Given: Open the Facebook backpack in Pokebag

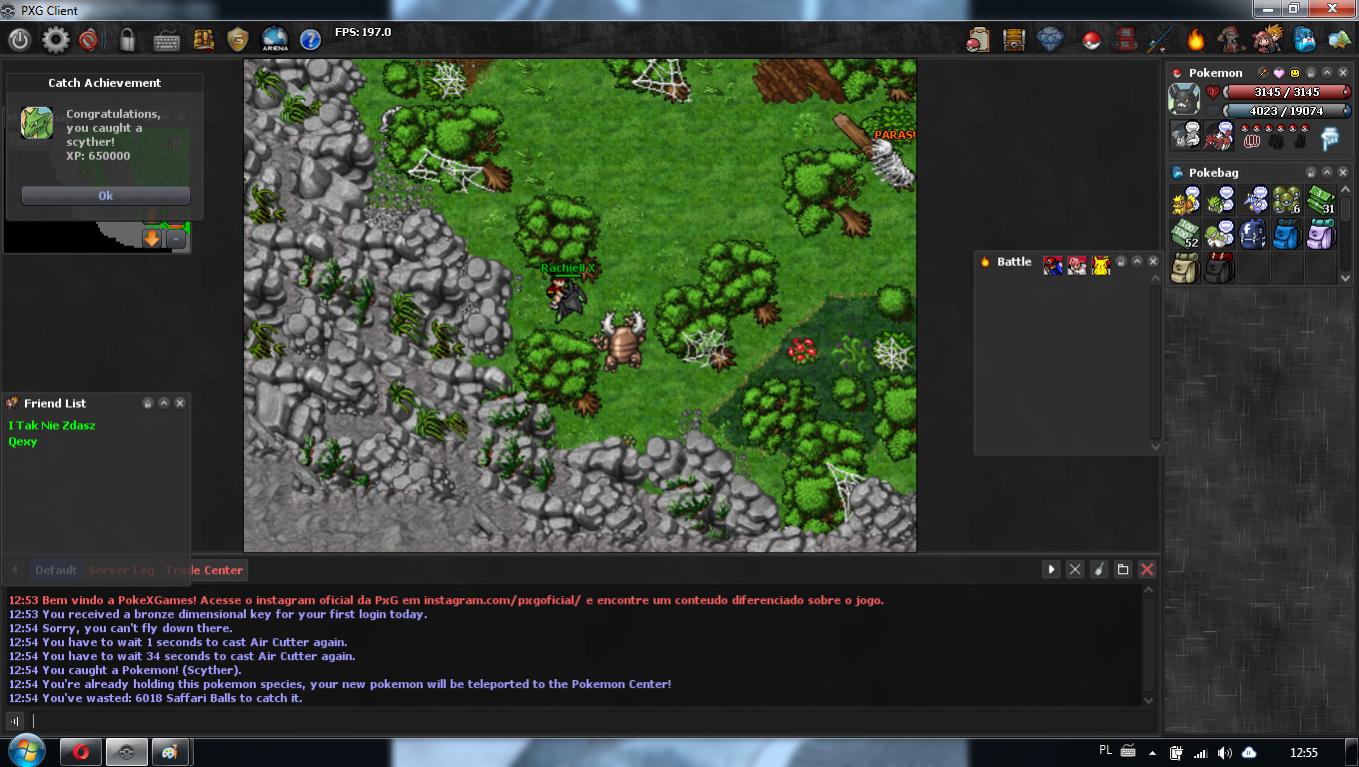Looking at the screenshot, I should pyautogui.click(x=1253, y=235).
